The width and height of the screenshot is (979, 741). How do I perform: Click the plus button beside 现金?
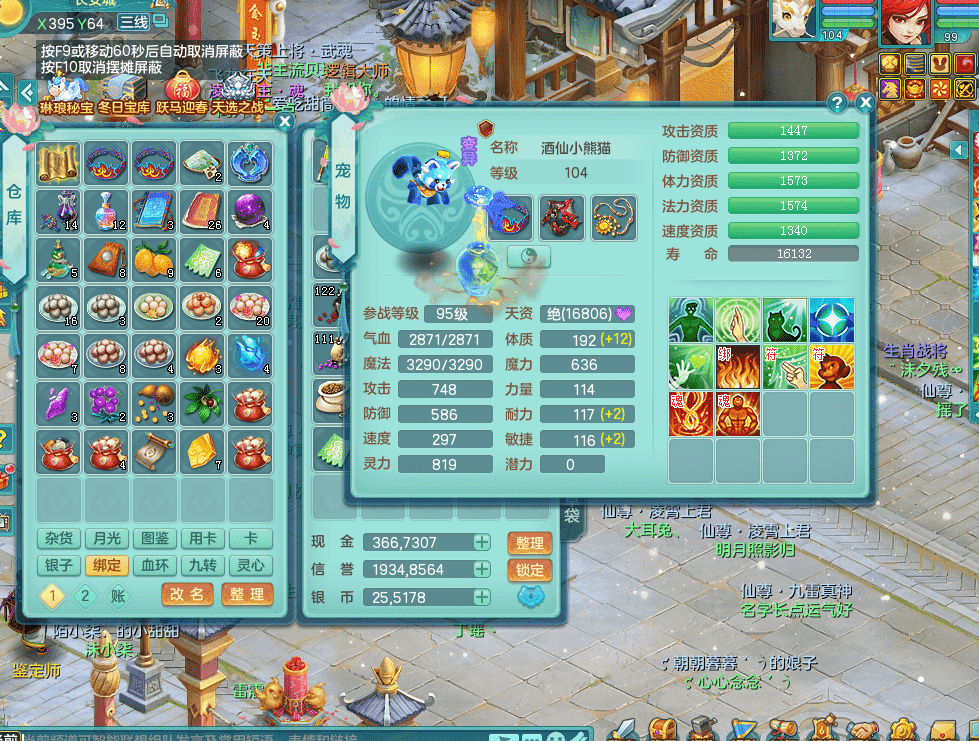click(481, 542)
